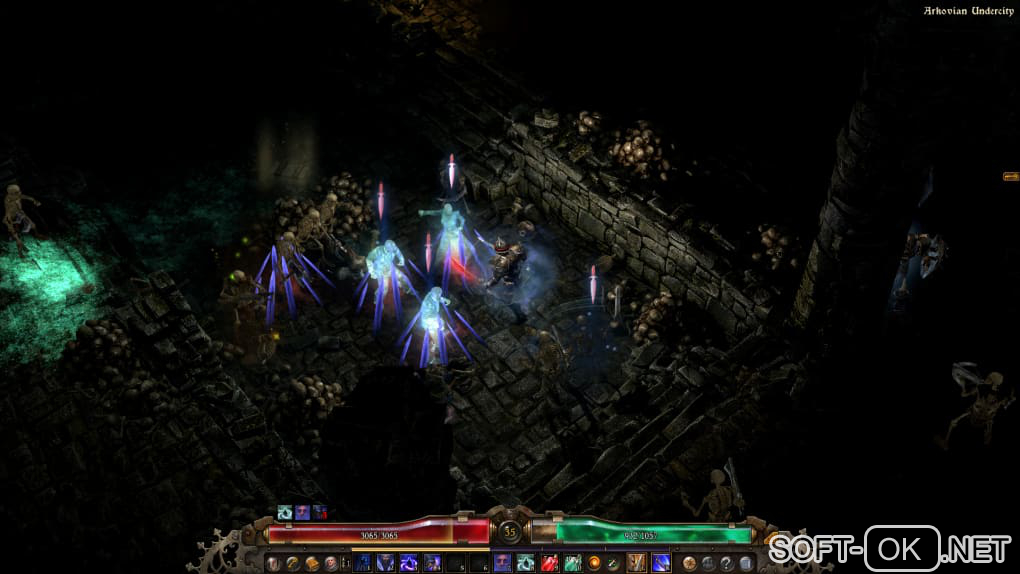Drink the red health potion

pos(549,563)
